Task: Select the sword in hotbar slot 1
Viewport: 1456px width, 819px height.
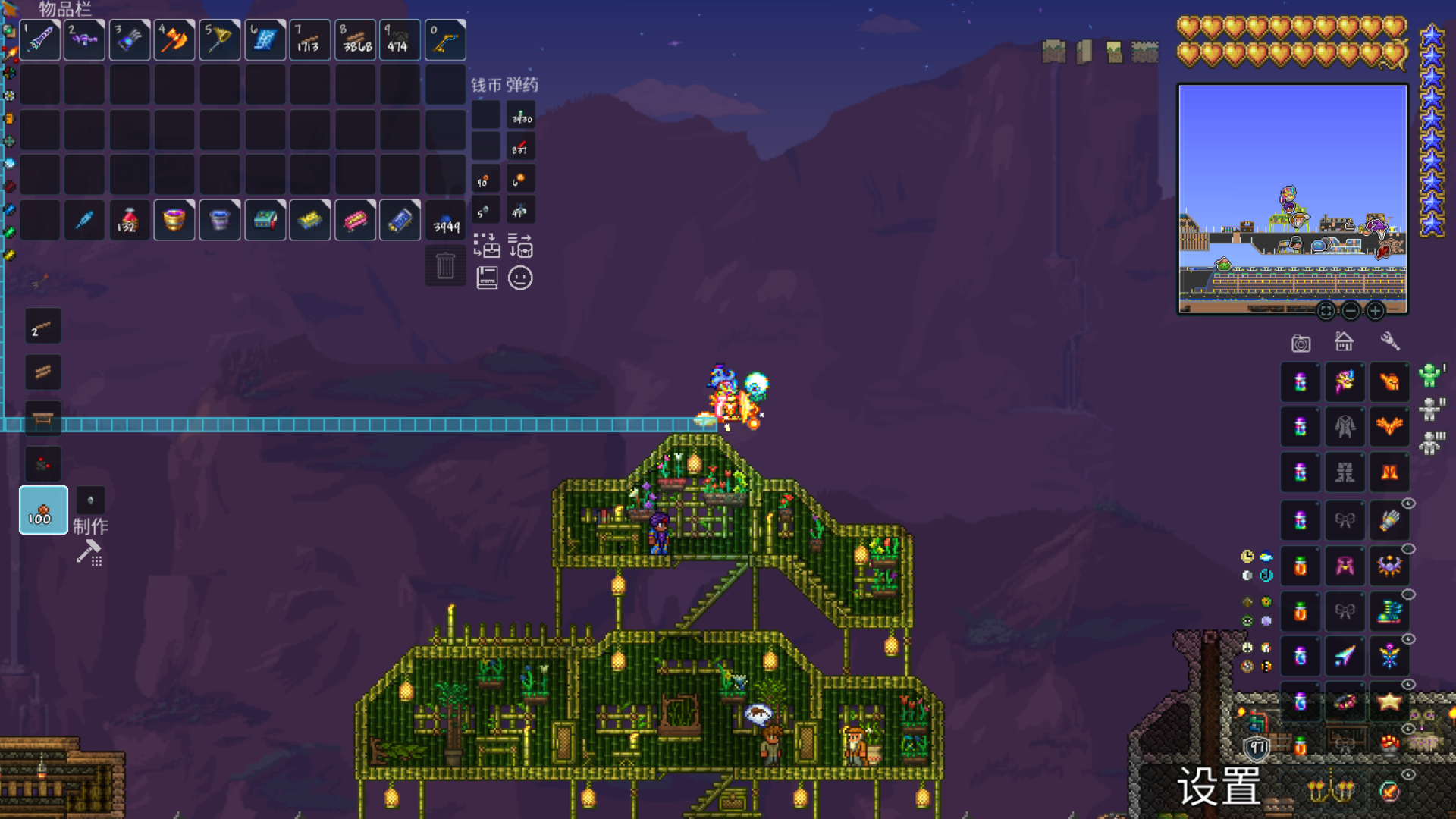Action: coord(40,40)
